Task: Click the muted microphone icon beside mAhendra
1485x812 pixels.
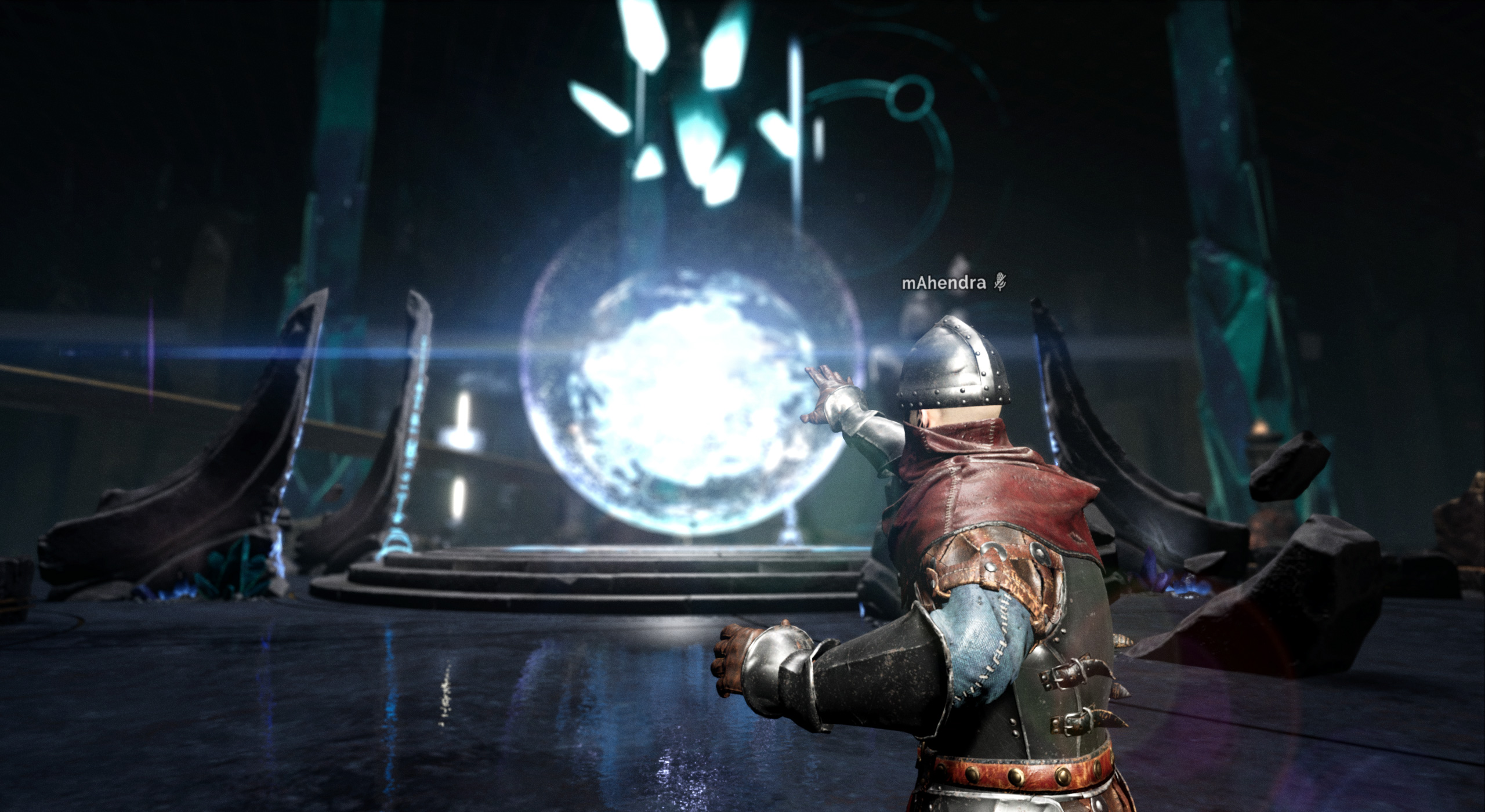Action: (1000, 282)
